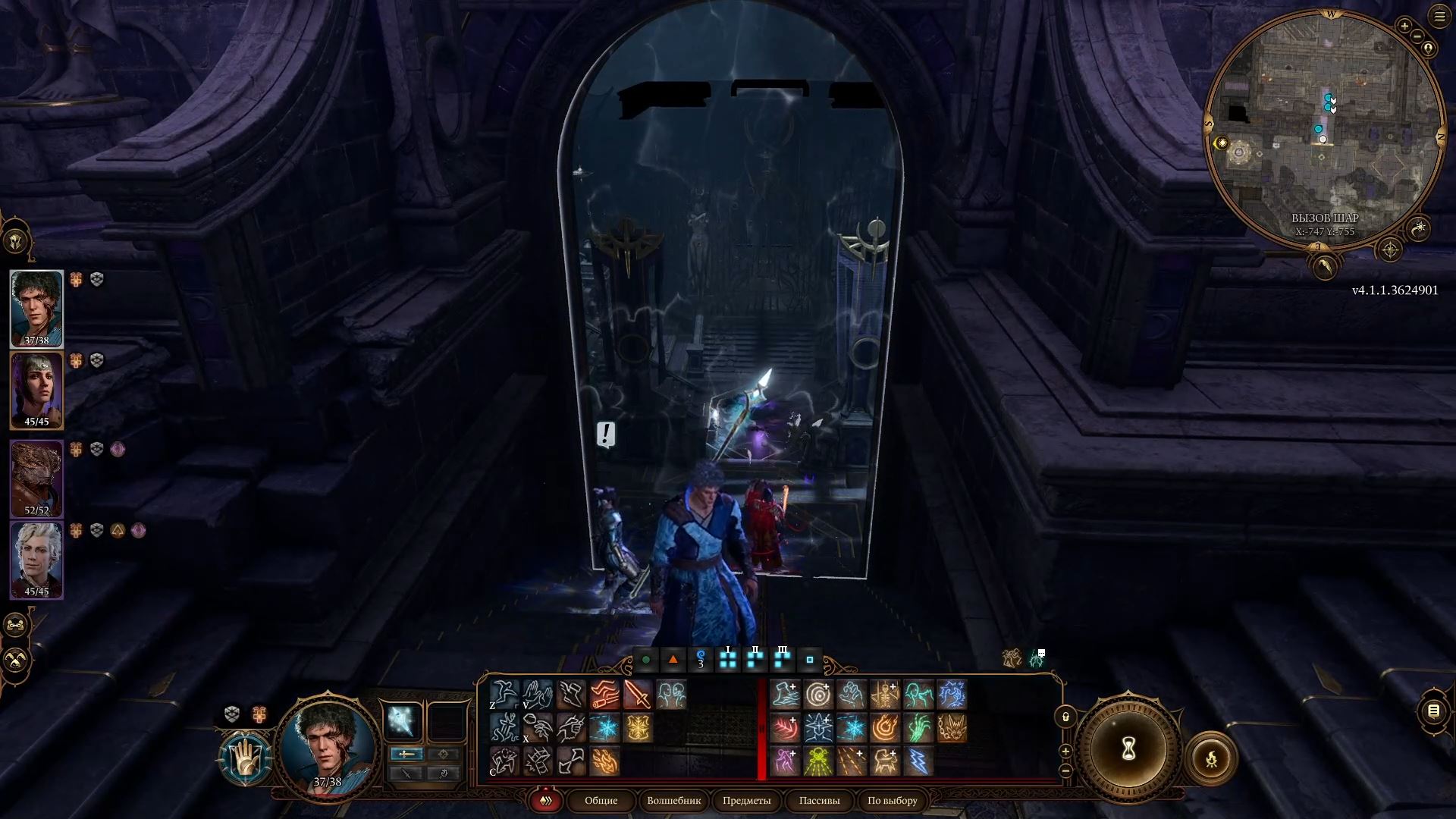The height and width of the screenshot is (819, 1456).
Task: Expand the minimap in the top right corner
Action: click(1439, 16)
